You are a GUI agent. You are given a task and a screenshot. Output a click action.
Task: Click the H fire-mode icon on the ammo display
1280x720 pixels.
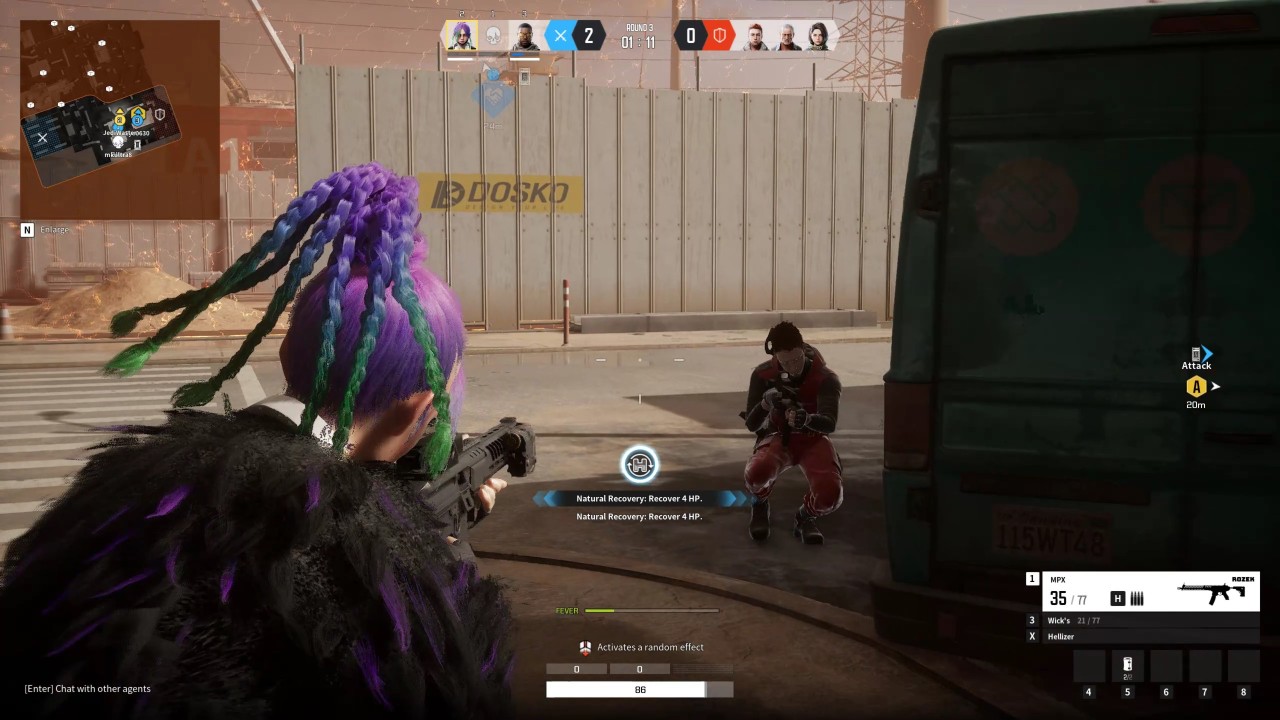[1117, 598]
